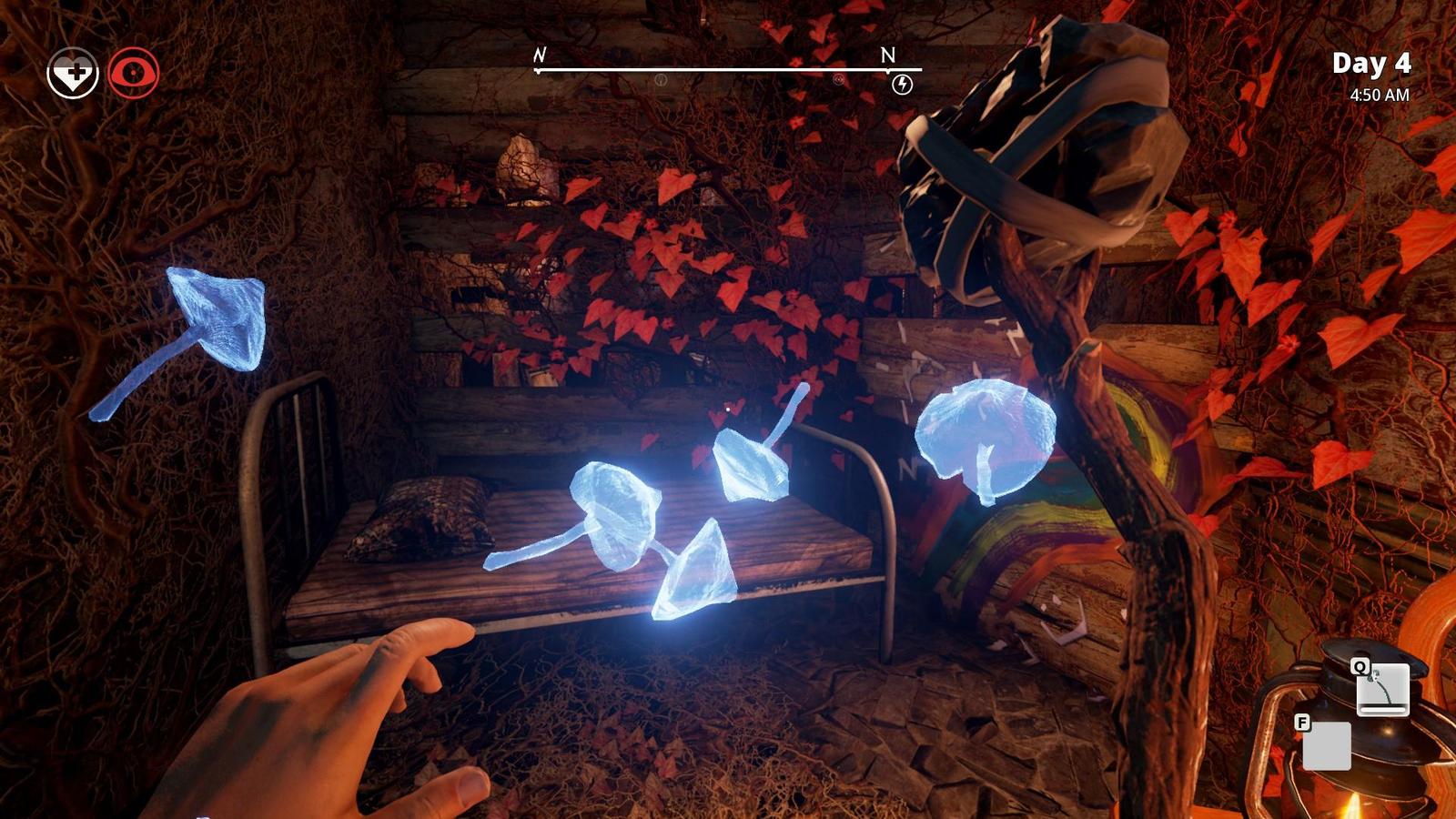The width and height of the screenshot is (1456, 819).
Task: Select the red eye status icon
Action: pos(134,73)
